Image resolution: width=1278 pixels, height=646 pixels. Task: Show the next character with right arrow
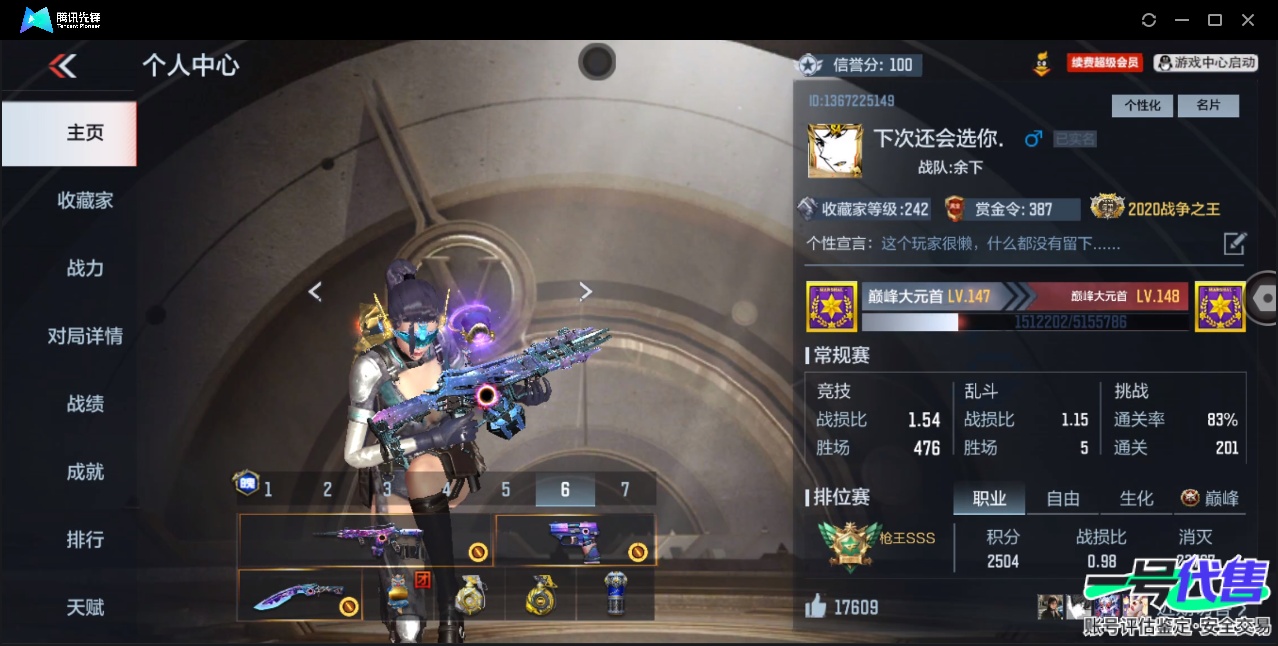586,291
